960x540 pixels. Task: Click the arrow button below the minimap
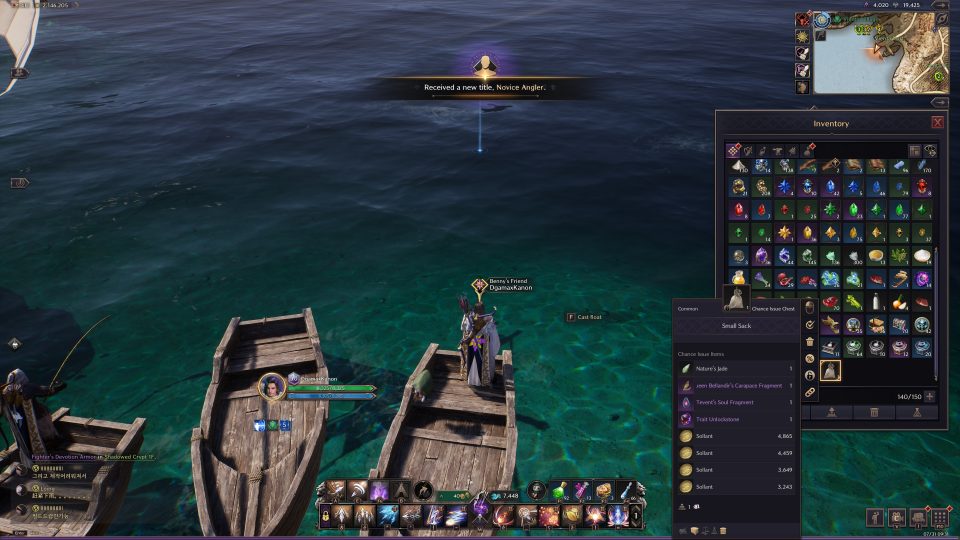click(x=939, y=102)
